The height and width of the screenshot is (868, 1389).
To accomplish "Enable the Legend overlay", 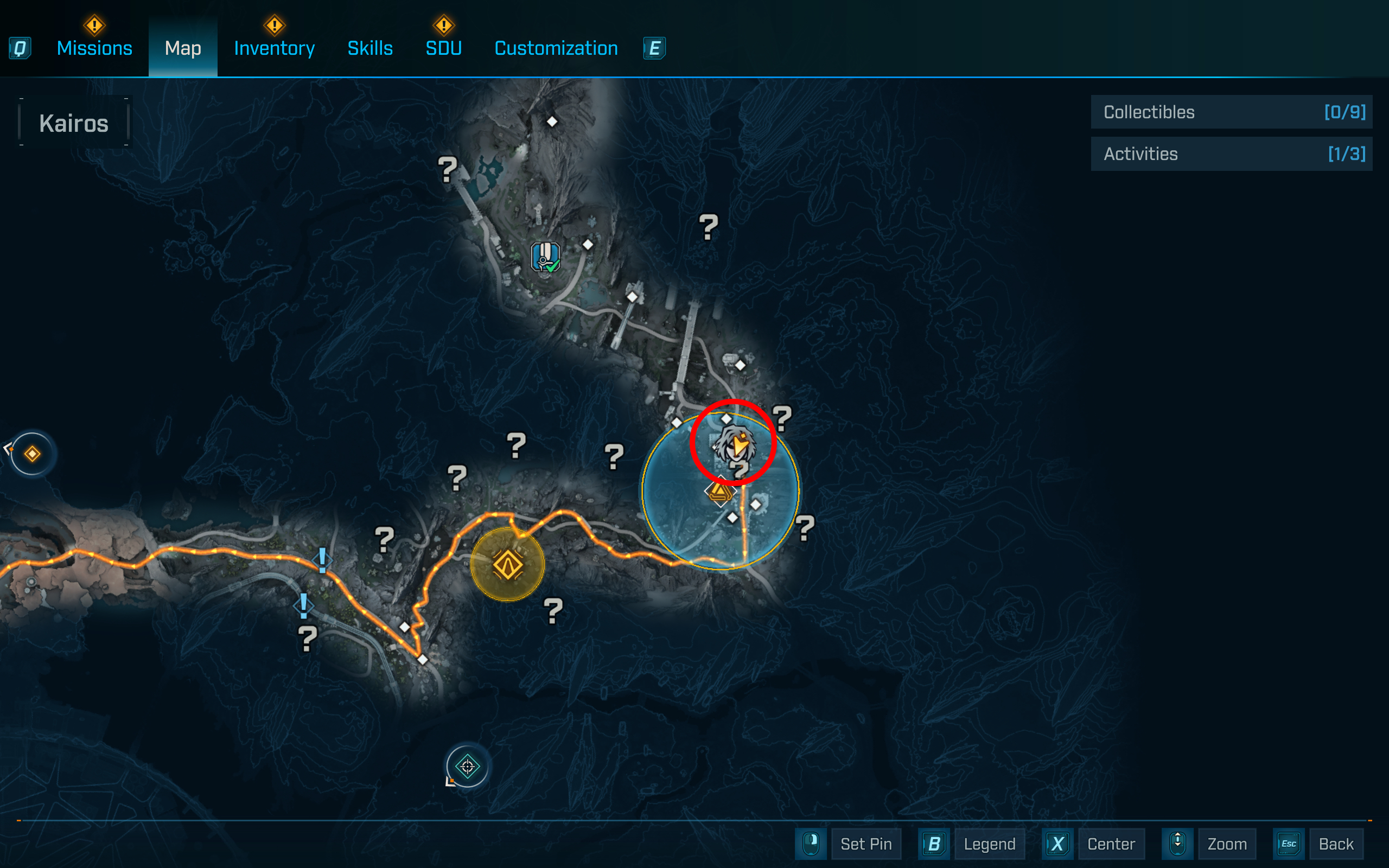I will click(x=990, y=844).
